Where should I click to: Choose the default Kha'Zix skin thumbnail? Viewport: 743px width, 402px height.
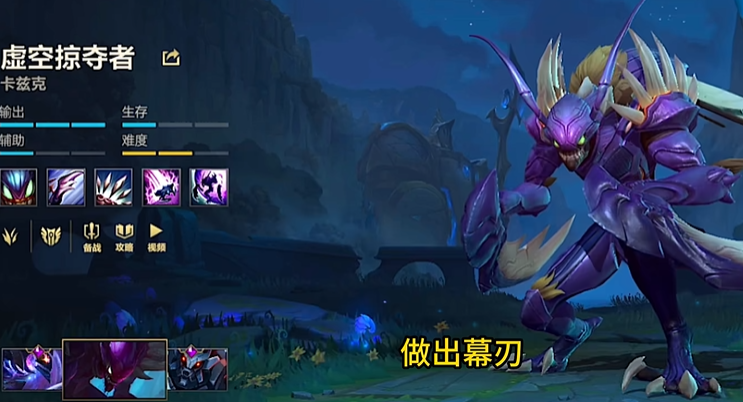tap(114, 369)
